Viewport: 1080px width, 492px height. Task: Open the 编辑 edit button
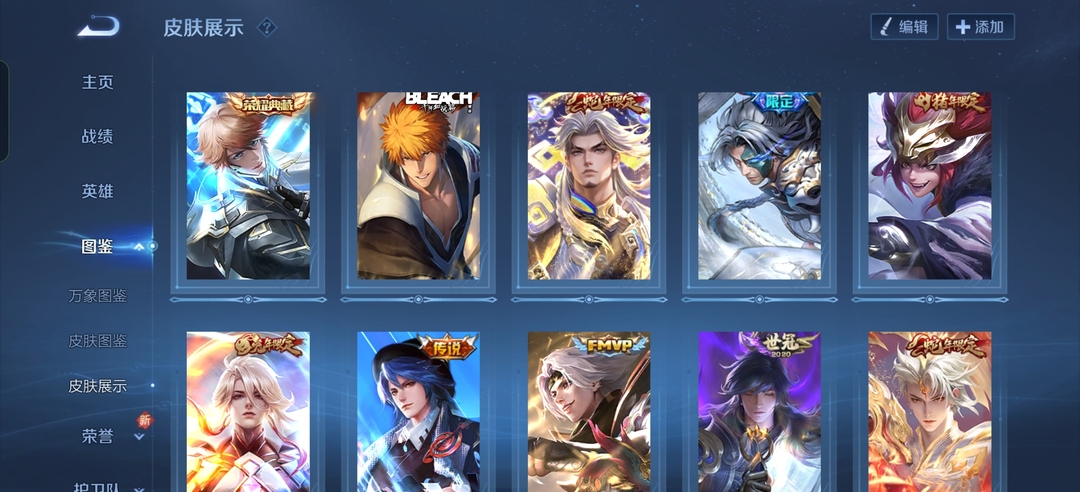point(904,27)
